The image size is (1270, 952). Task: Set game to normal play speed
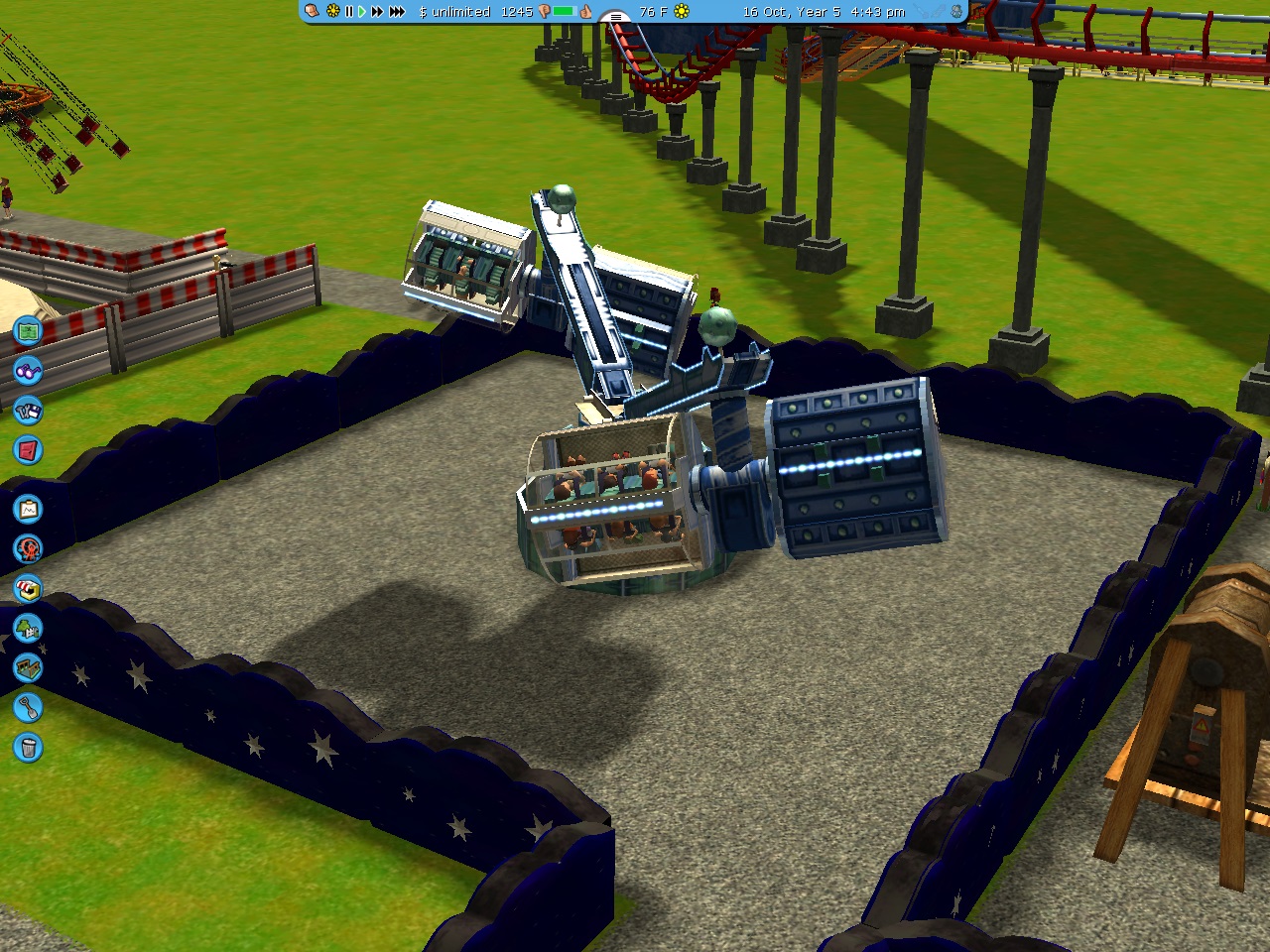pos(362,12)
